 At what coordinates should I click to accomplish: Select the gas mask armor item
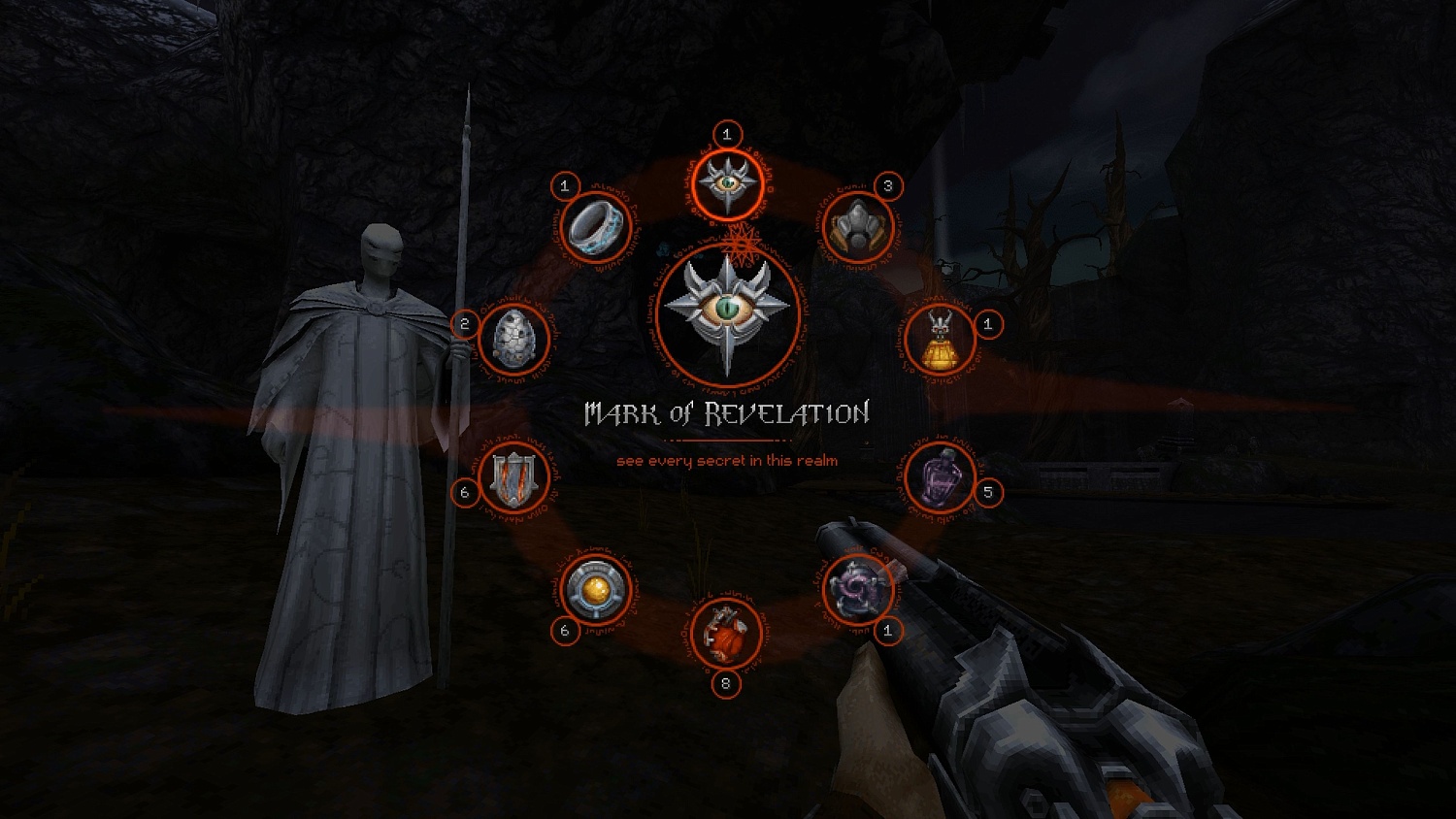pos(858,226)
